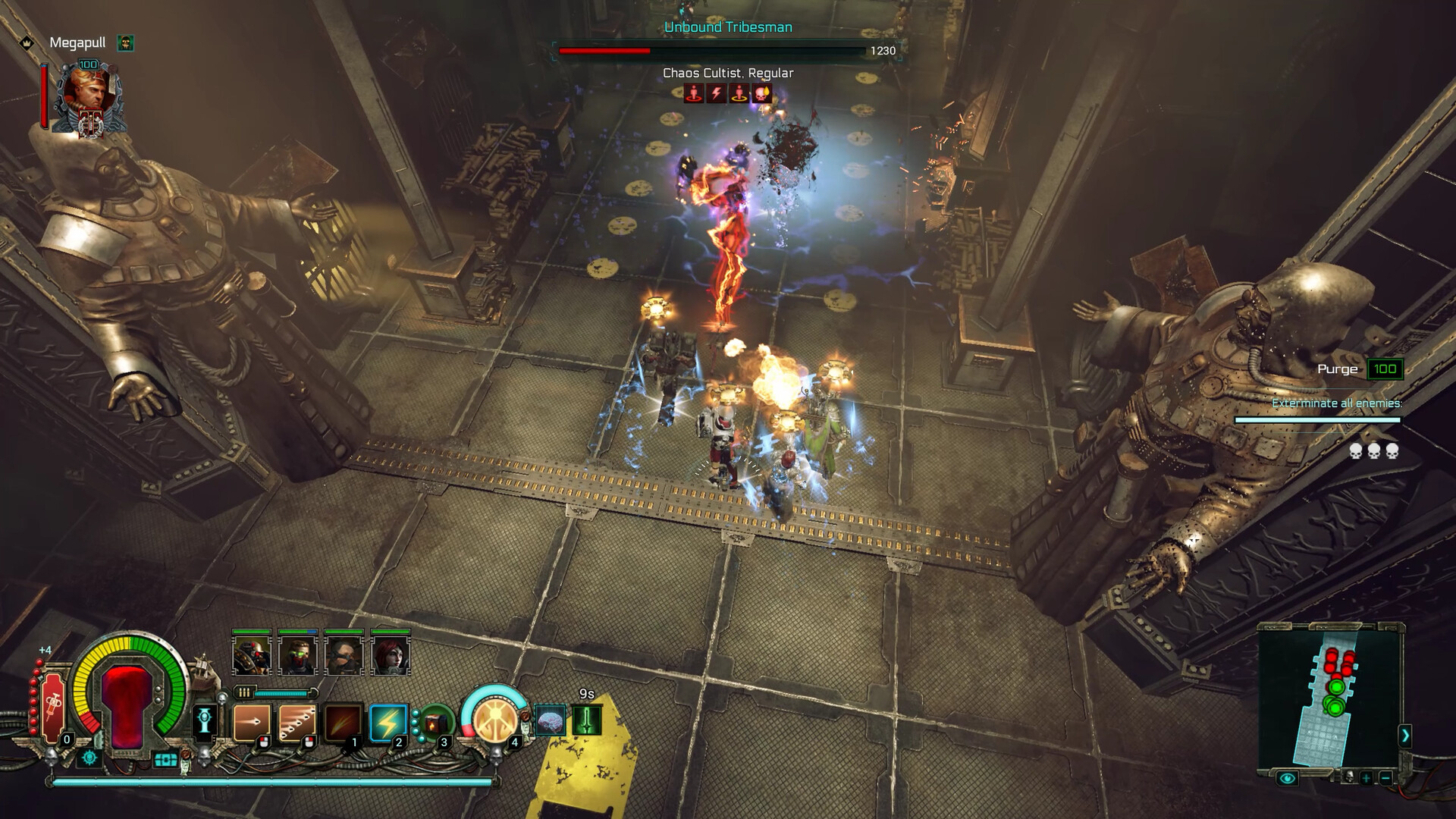Image resolution: width=1456 pixels, height=819 pixels.
Task: Click the Inquisitorial inoculator icon
Action: click(206, 720)
